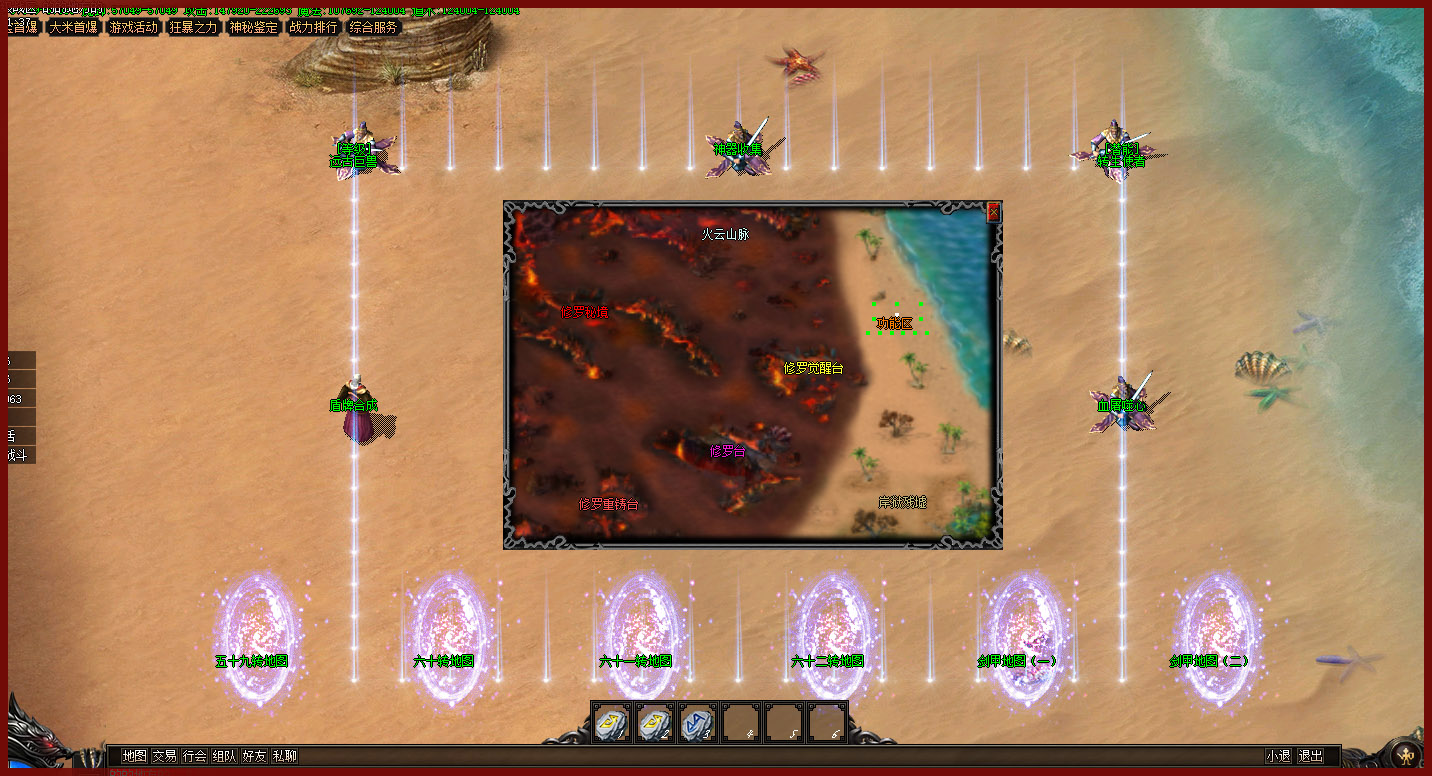The image size is (1432, 776).
Task: Select the 狂暴之力 menu button
Action: pyautogui.click(x=194, y=27)
